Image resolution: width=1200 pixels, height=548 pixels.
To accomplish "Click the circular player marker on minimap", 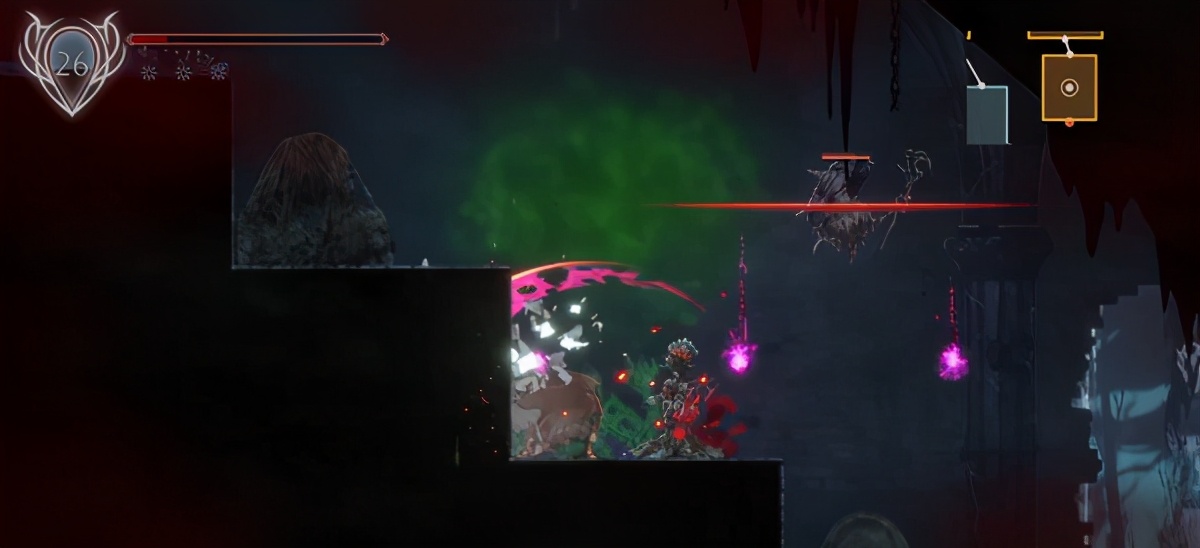I will point(1069,87).
